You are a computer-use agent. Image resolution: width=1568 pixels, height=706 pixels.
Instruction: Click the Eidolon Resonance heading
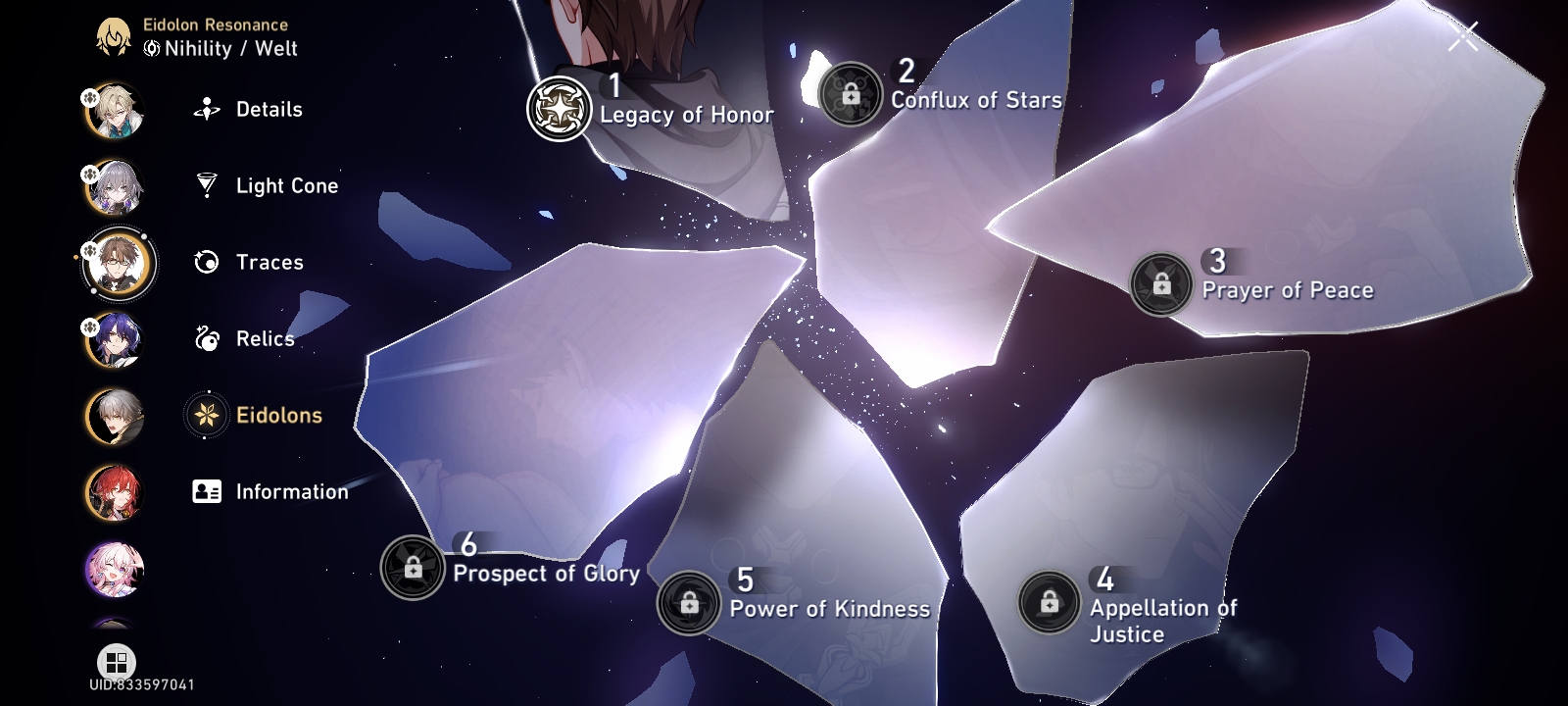tap(214, 25)
